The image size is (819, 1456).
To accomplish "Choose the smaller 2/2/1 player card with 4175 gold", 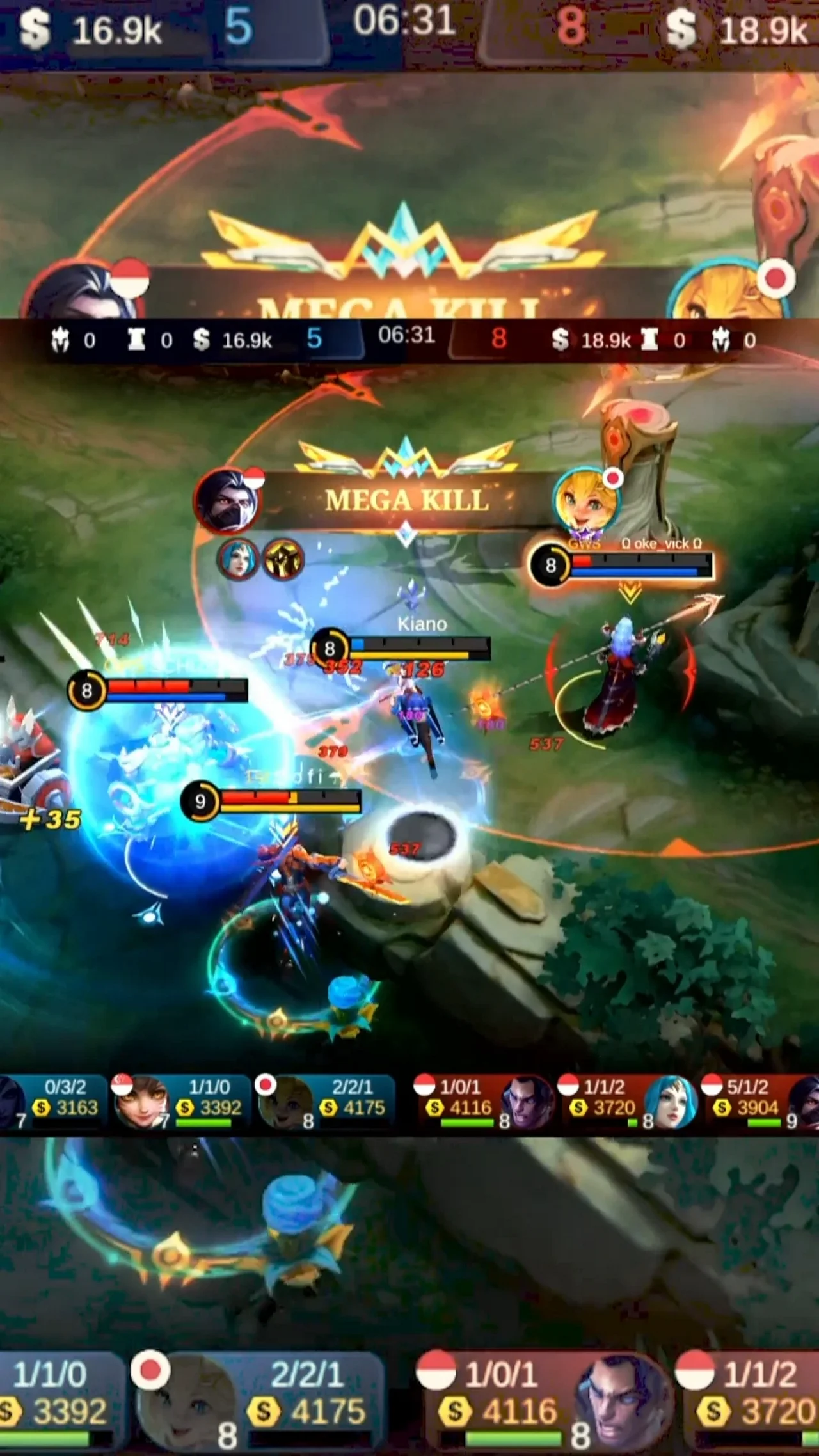I will (326, 1099).
